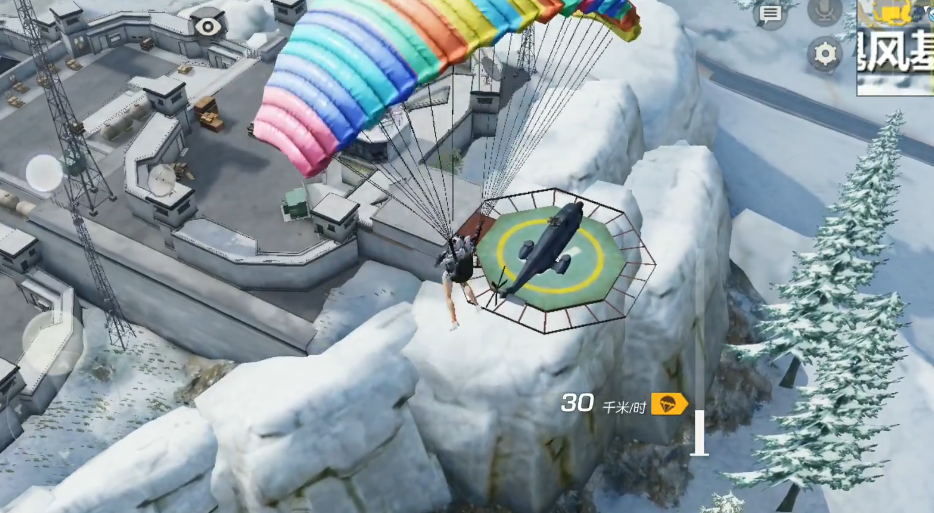
Task: Tap the eye free-look icon
Action: pyautogui.click(x=207, y=25)
